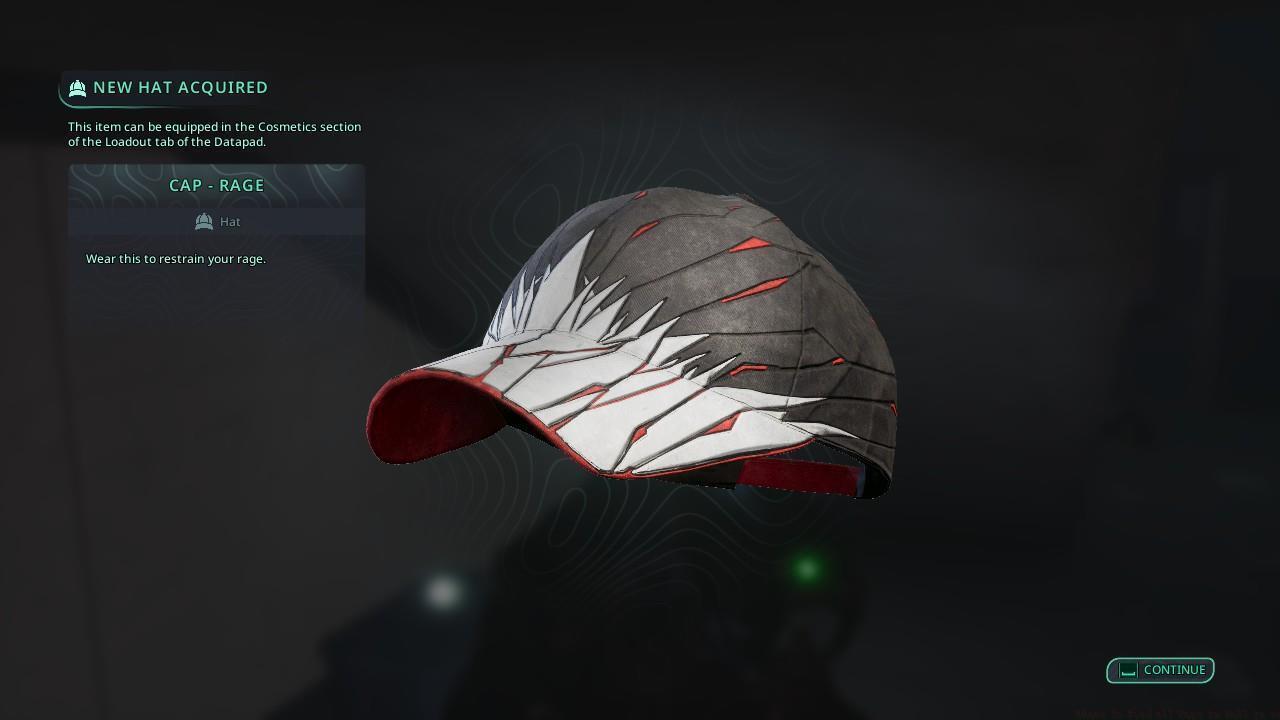This screenshot has width=1280, height=720.
Task: Click the CAP - RAGE title text
Action: point(216,185)
